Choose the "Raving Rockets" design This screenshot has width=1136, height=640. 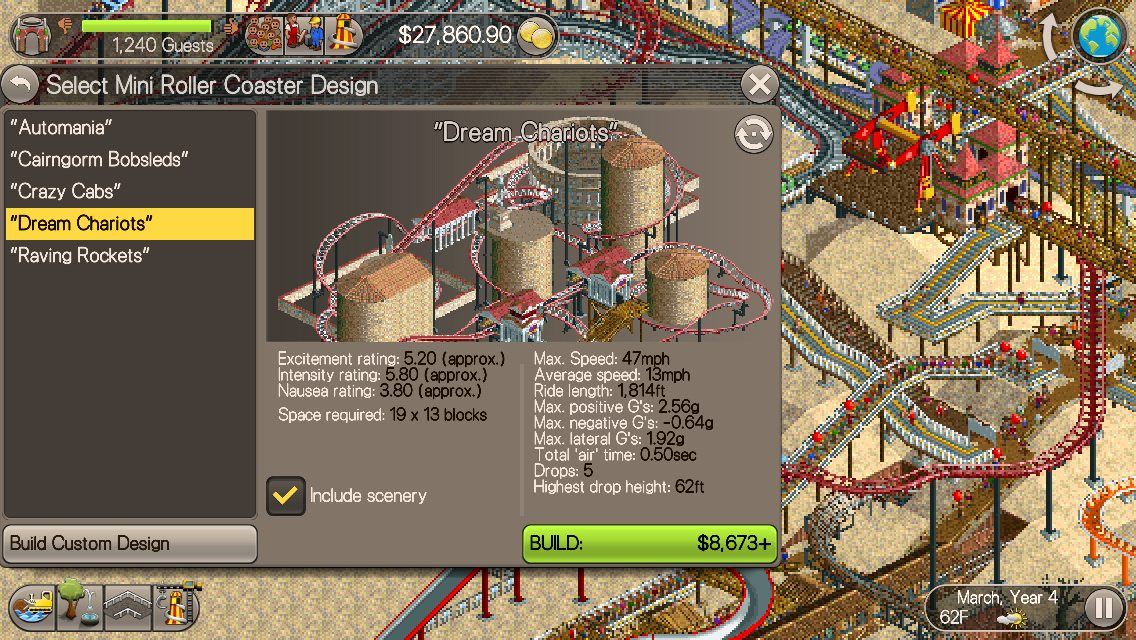[79, 255]
